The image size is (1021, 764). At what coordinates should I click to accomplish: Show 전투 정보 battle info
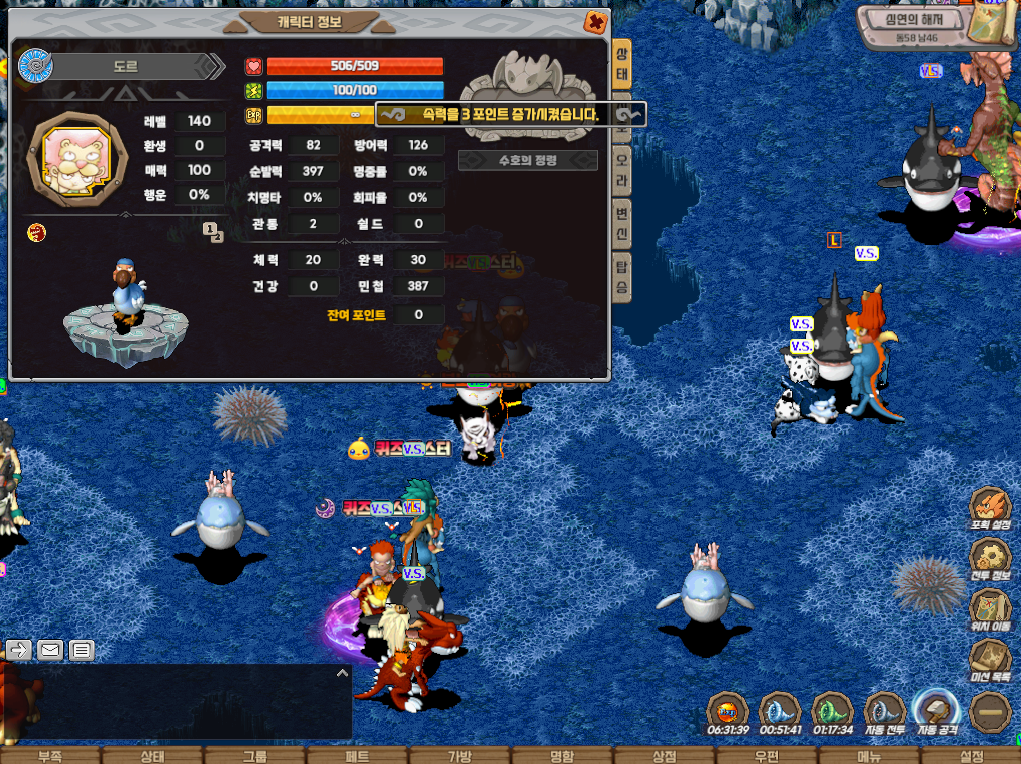[x=990, y=561]
